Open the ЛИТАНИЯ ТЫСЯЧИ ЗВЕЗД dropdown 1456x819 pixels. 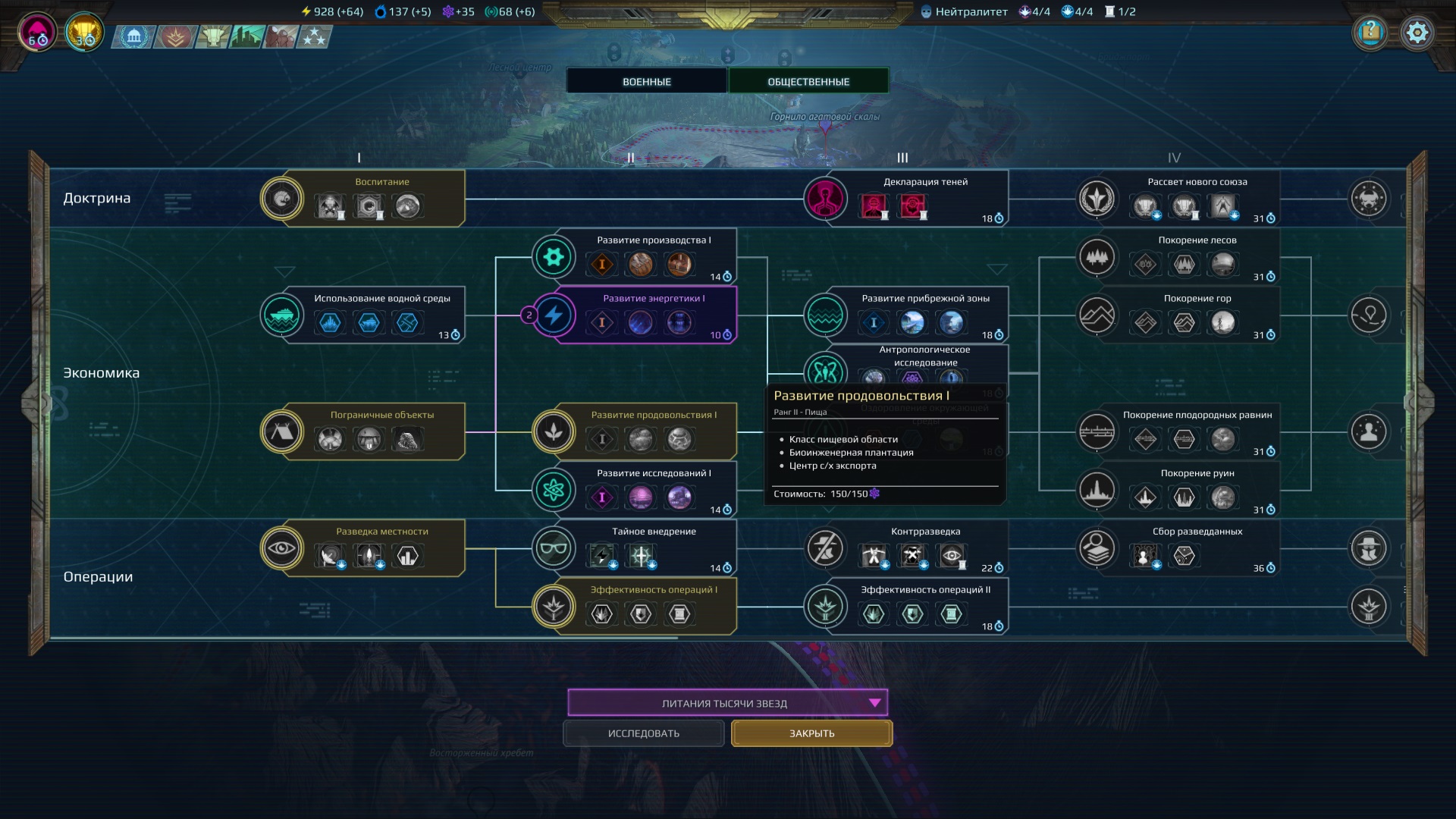pos(727,703)
